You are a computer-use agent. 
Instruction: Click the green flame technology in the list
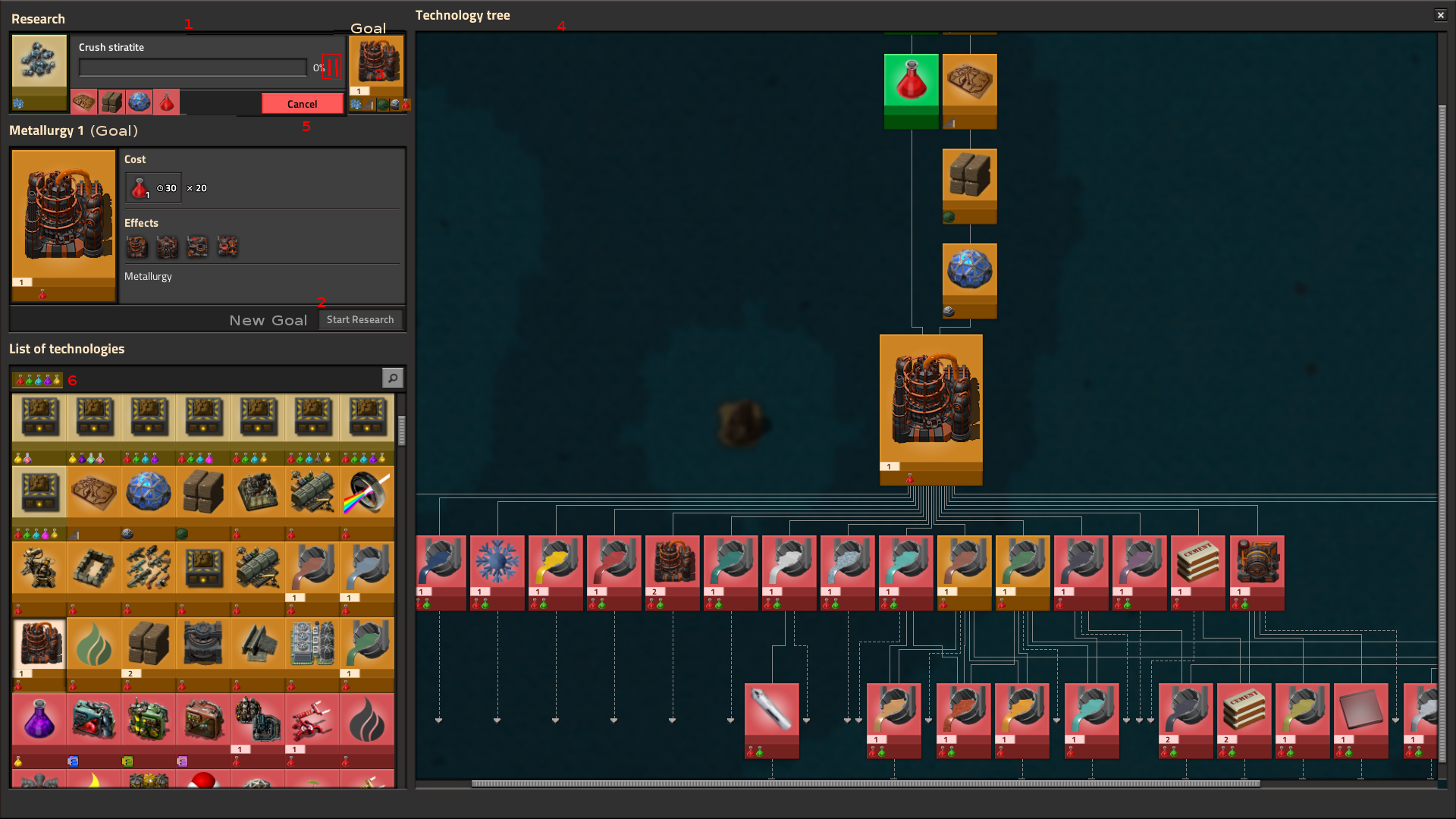point(94,643)
